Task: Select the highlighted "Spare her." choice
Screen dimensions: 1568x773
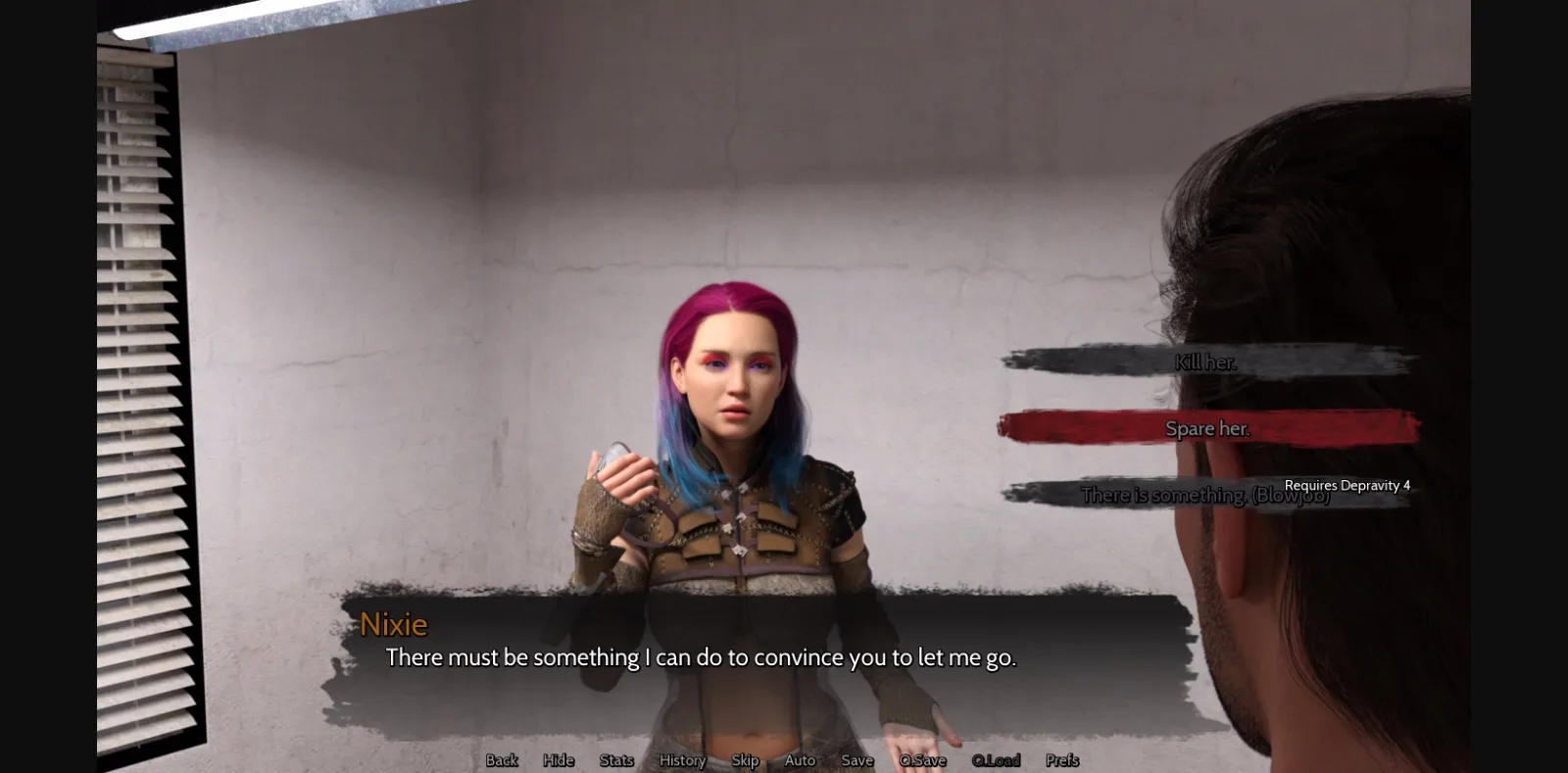Action: [1207, 428]
